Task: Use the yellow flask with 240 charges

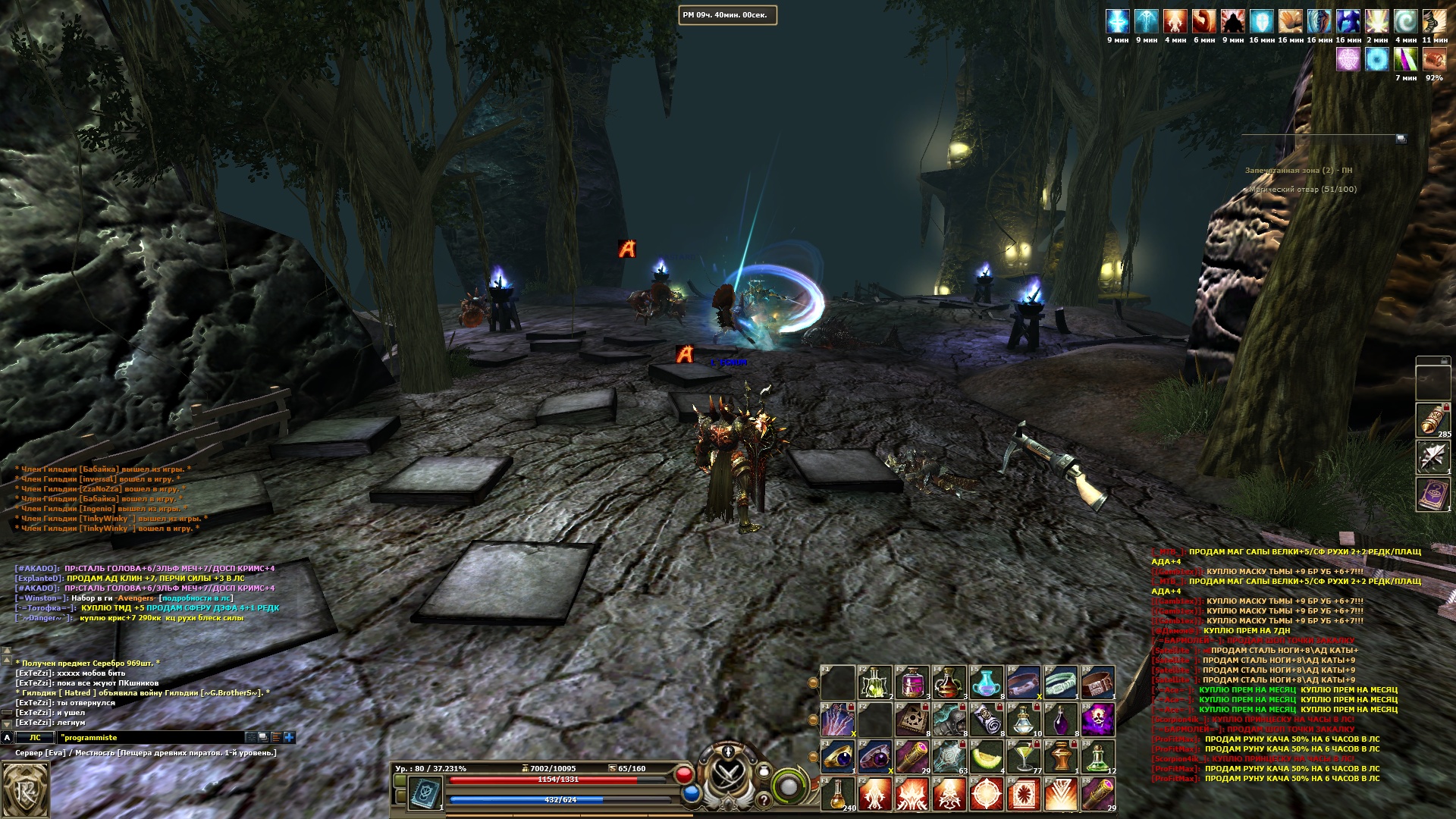Action: 838,794
